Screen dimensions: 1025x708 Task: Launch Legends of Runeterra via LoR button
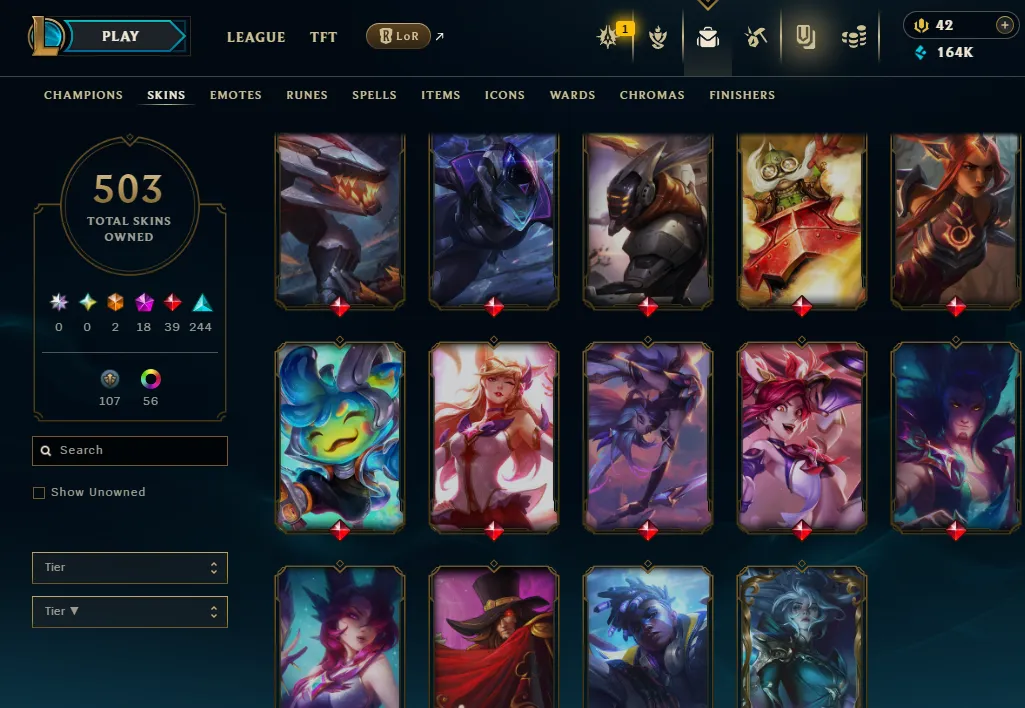[398, 37]
